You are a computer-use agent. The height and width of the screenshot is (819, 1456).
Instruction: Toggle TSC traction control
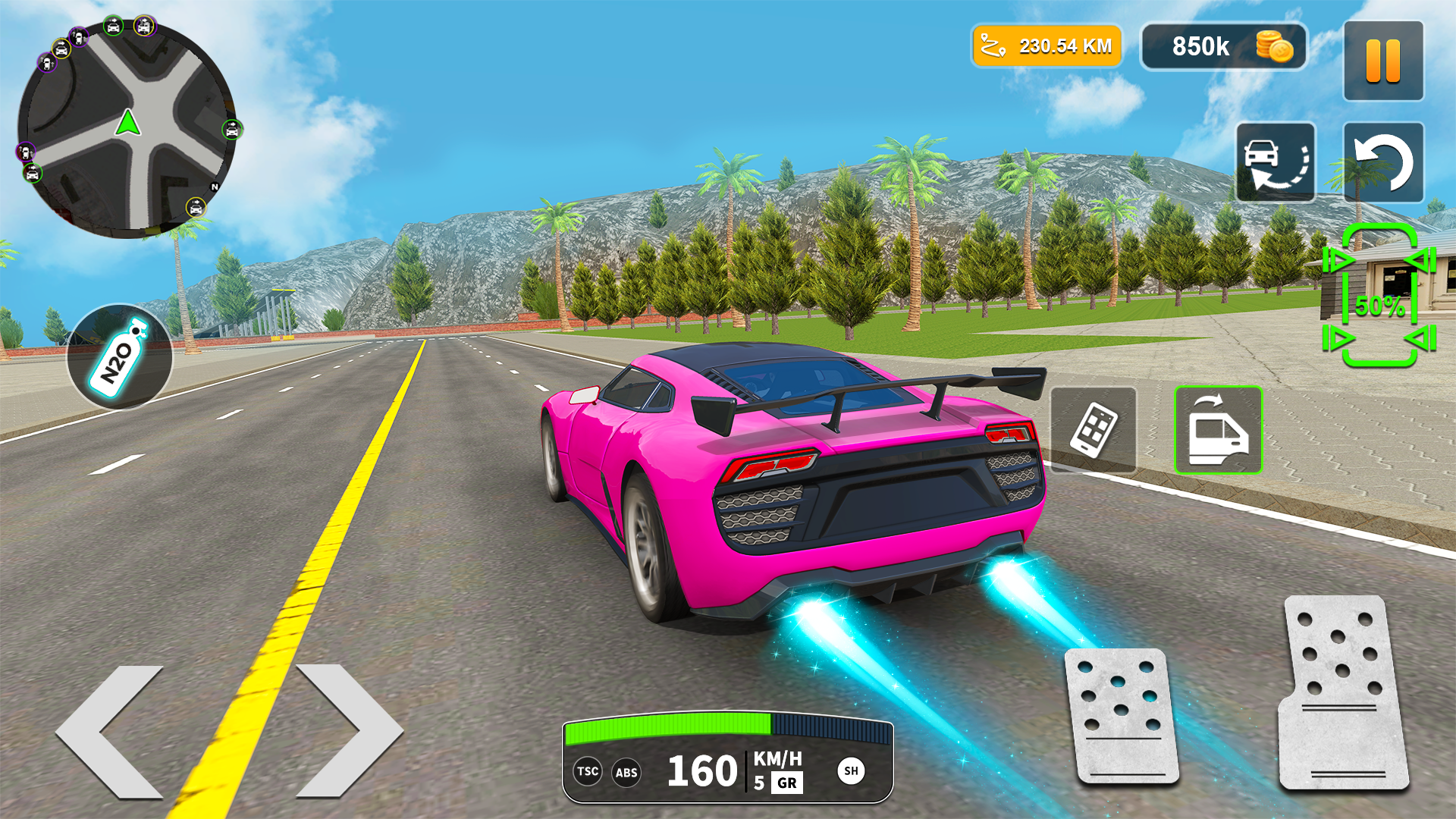pyautogui.click(x=588, y=773)
